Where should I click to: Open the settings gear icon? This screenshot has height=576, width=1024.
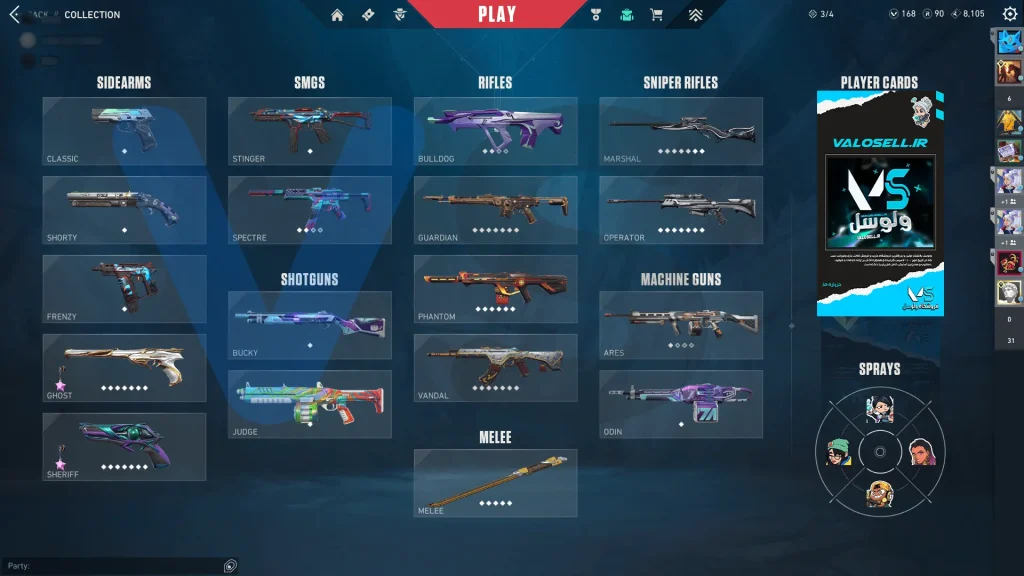[x=1009, y=14]
